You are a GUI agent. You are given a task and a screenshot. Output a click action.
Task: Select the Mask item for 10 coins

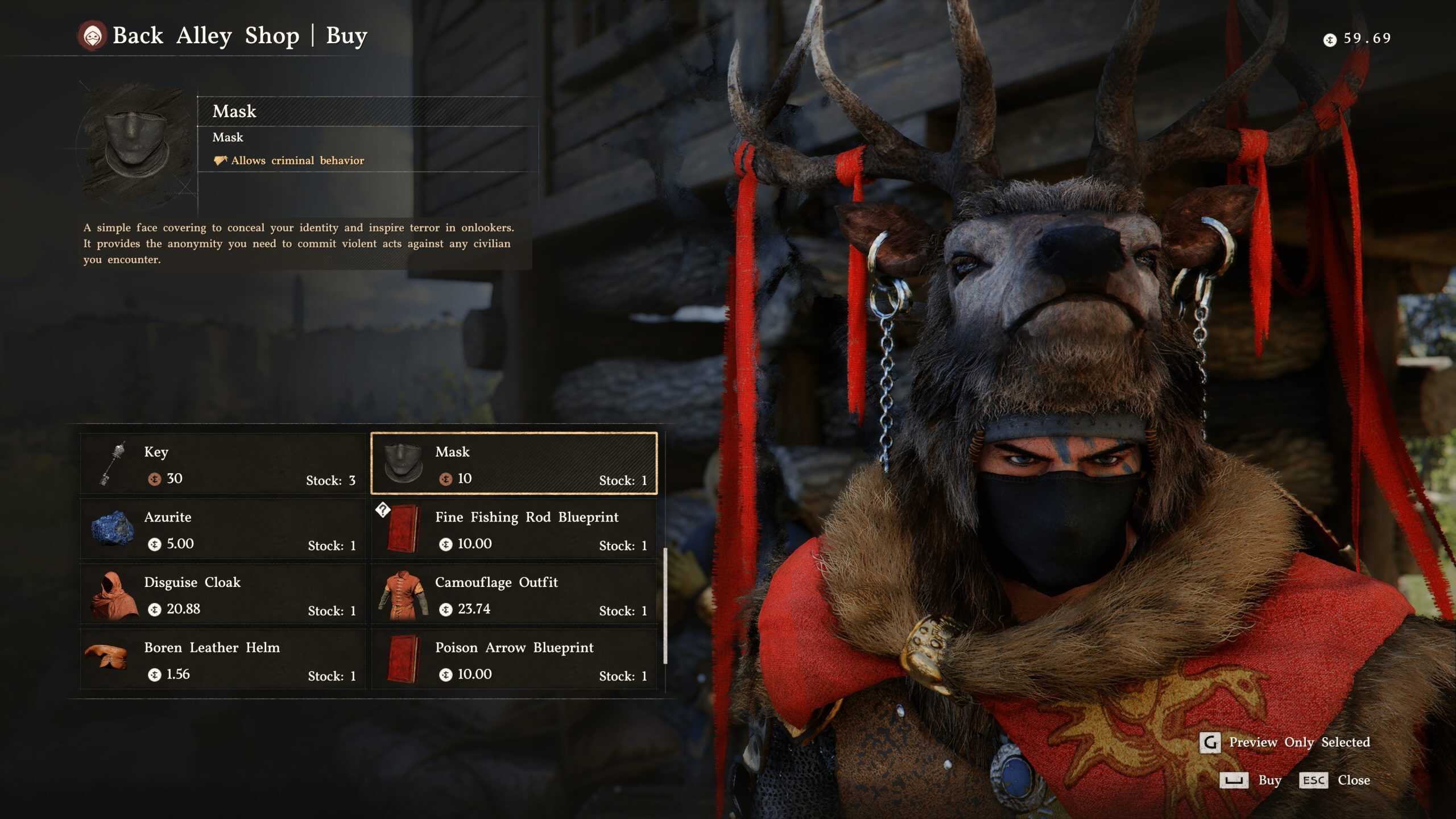click(514, 464)
